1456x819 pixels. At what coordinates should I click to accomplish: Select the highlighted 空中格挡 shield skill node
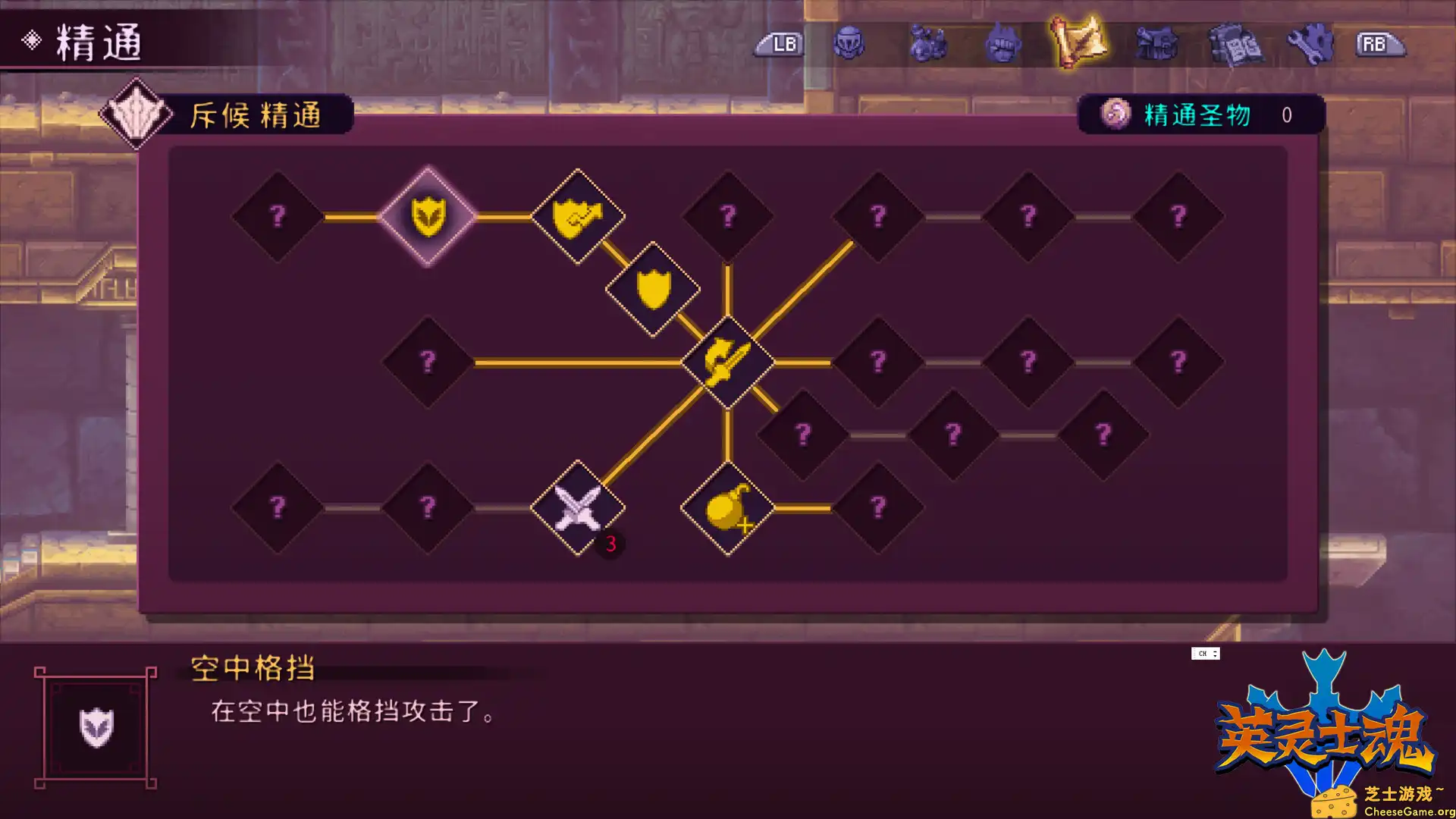[x=429, y=215]
